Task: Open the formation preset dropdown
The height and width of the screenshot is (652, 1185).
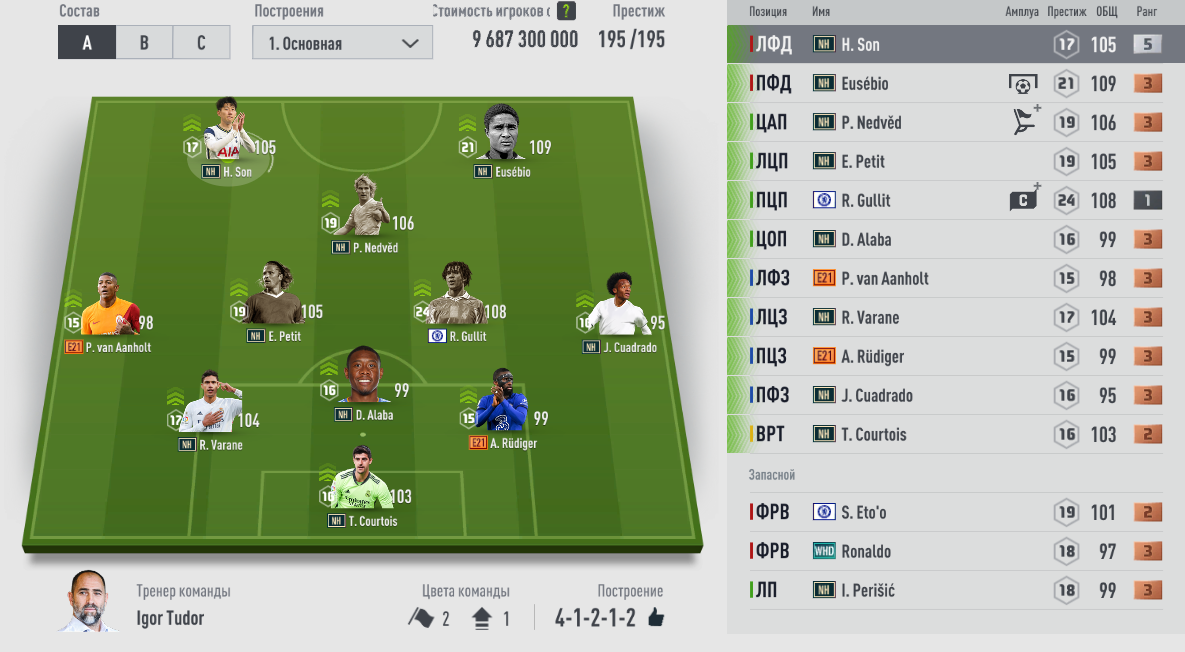Action: pyautogui.click(x=343, y=43)
